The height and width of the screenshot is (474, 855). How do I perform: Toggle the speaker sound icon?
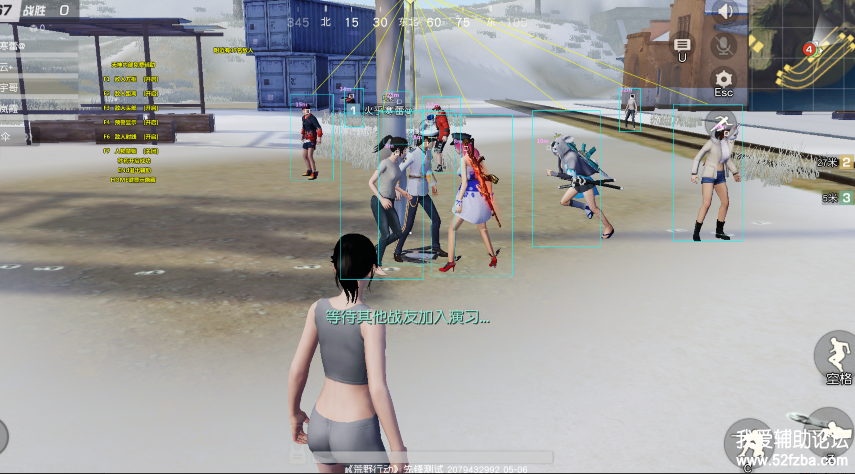tap(725, 12)
